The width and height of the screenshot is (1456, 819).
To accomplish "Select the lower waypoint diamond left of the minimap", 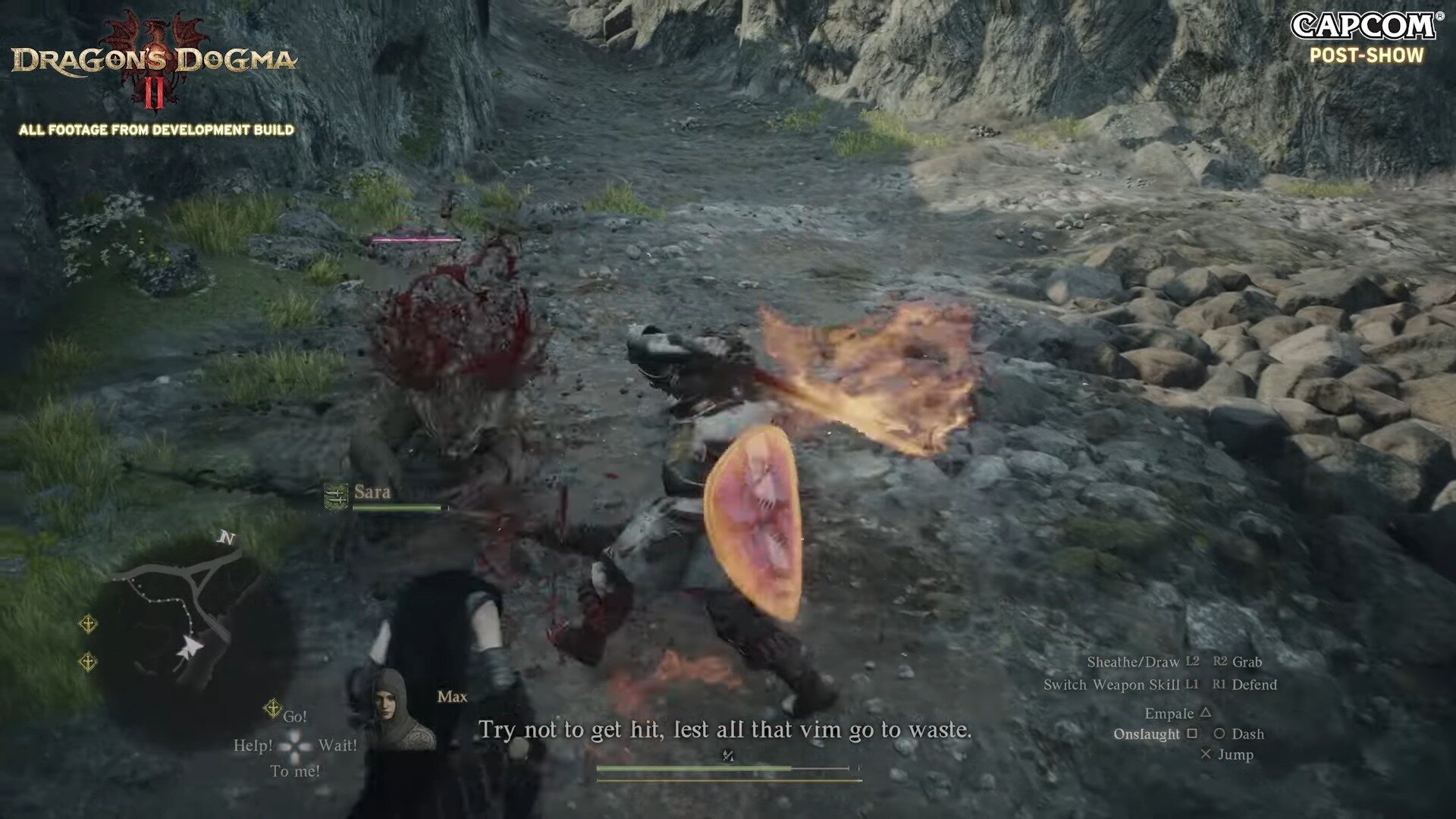I will click(87, 662).
